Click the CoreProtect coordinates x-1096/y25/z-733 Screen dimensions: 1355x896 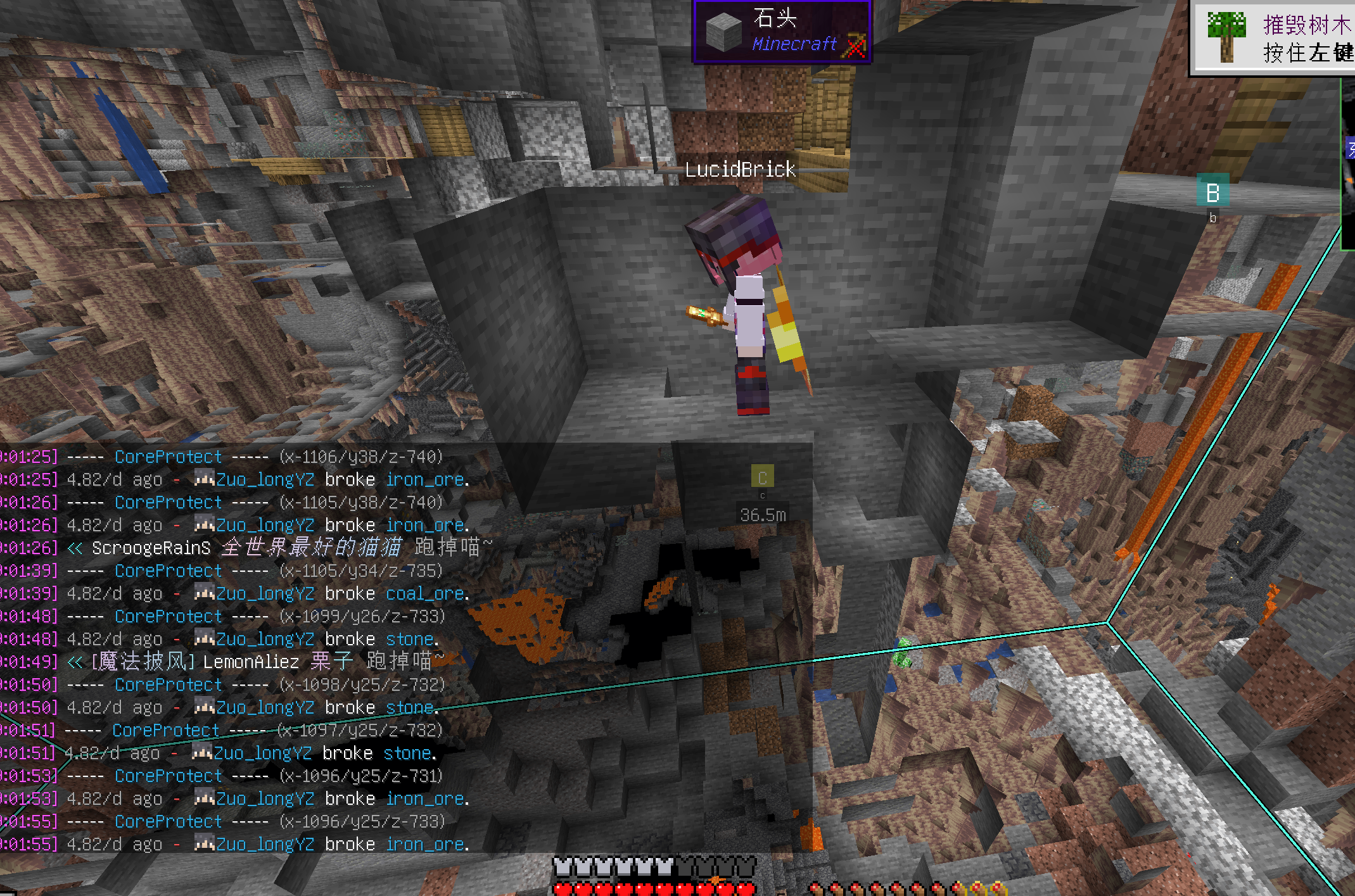362,822
